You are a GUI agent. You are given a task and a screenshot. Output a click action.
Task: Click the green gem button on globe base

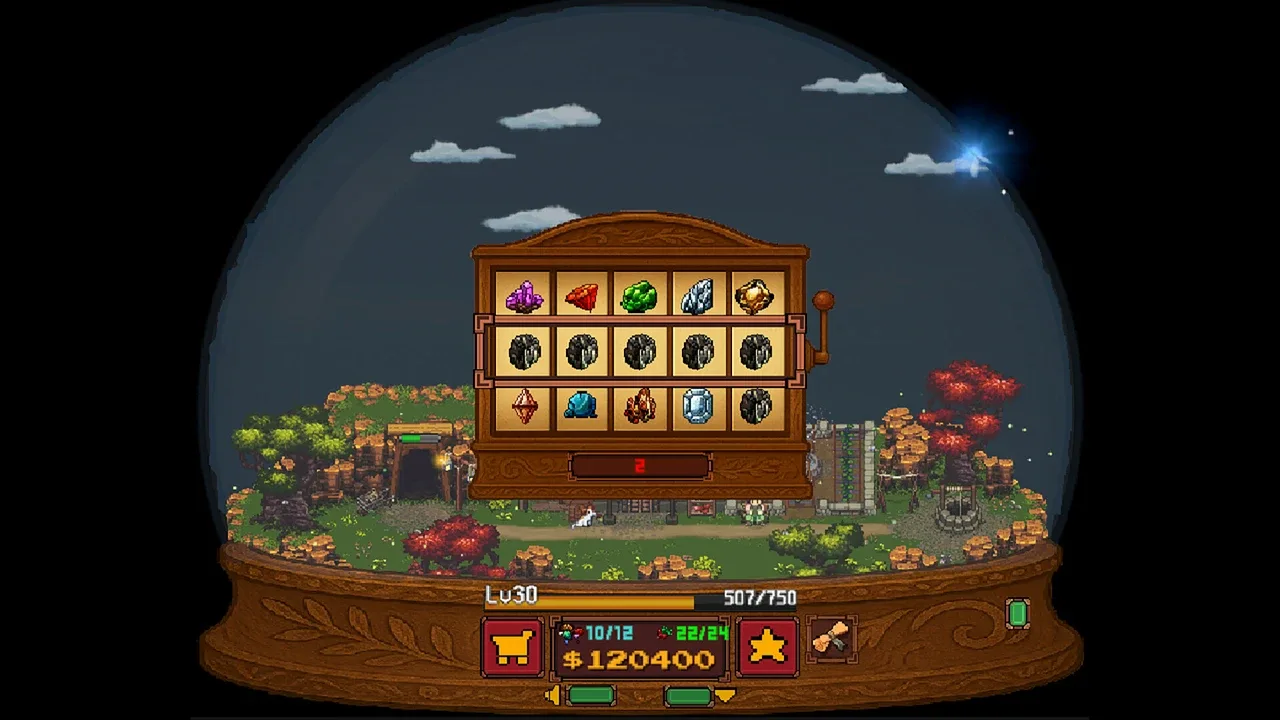click(1017, 613)
